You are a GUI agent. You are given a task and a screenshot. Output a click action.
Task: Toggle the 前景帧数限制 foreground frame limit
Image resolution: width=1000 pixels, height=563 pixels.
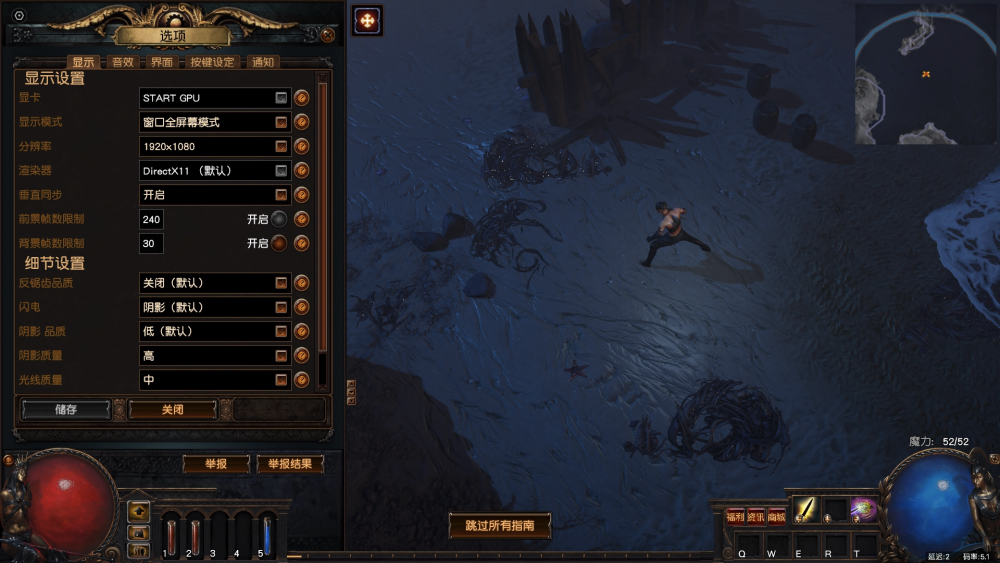click(279, 219)
